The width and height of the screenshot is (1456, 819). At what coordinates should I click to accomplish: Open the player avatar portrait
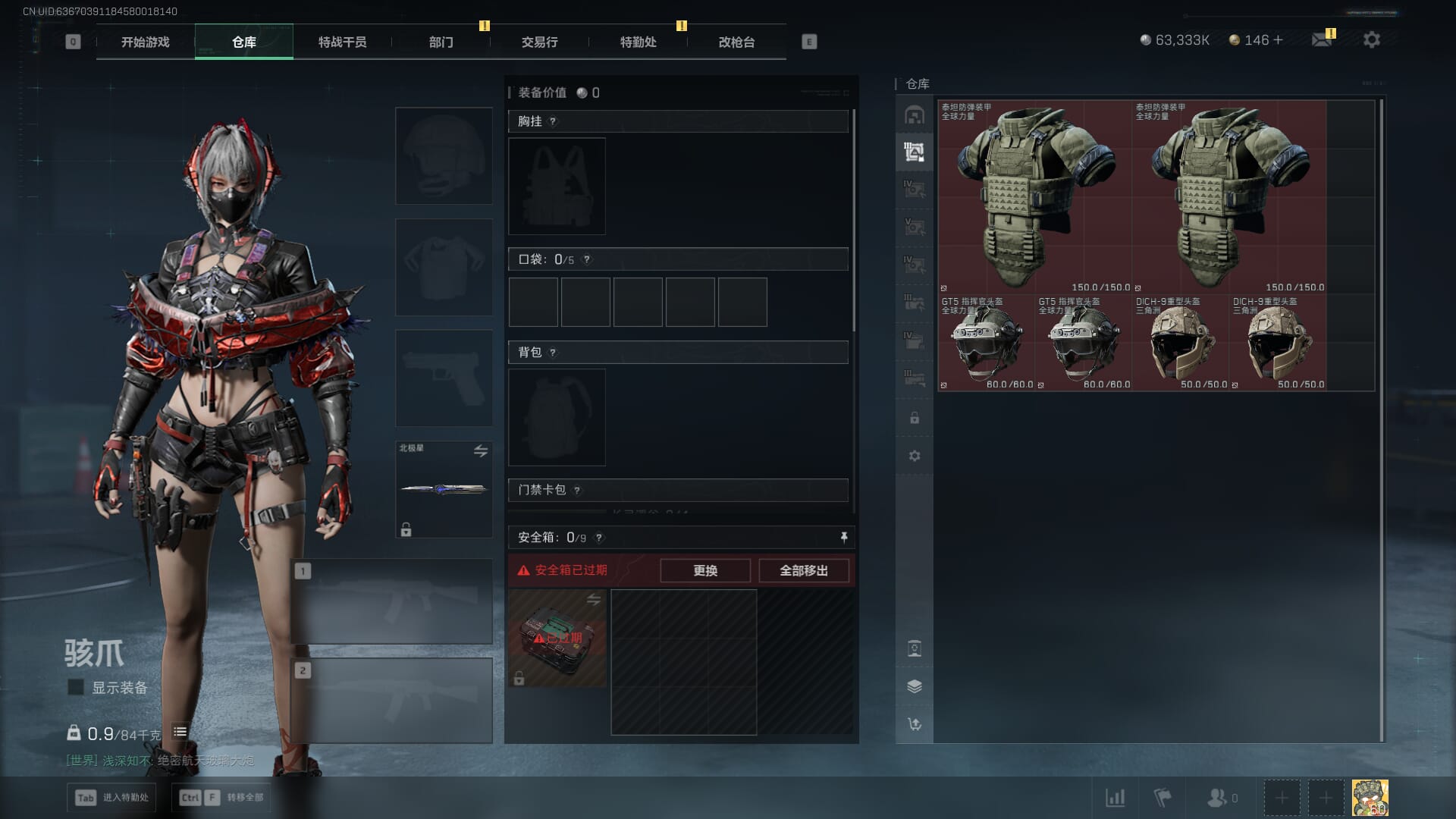tap(1370, 798)
